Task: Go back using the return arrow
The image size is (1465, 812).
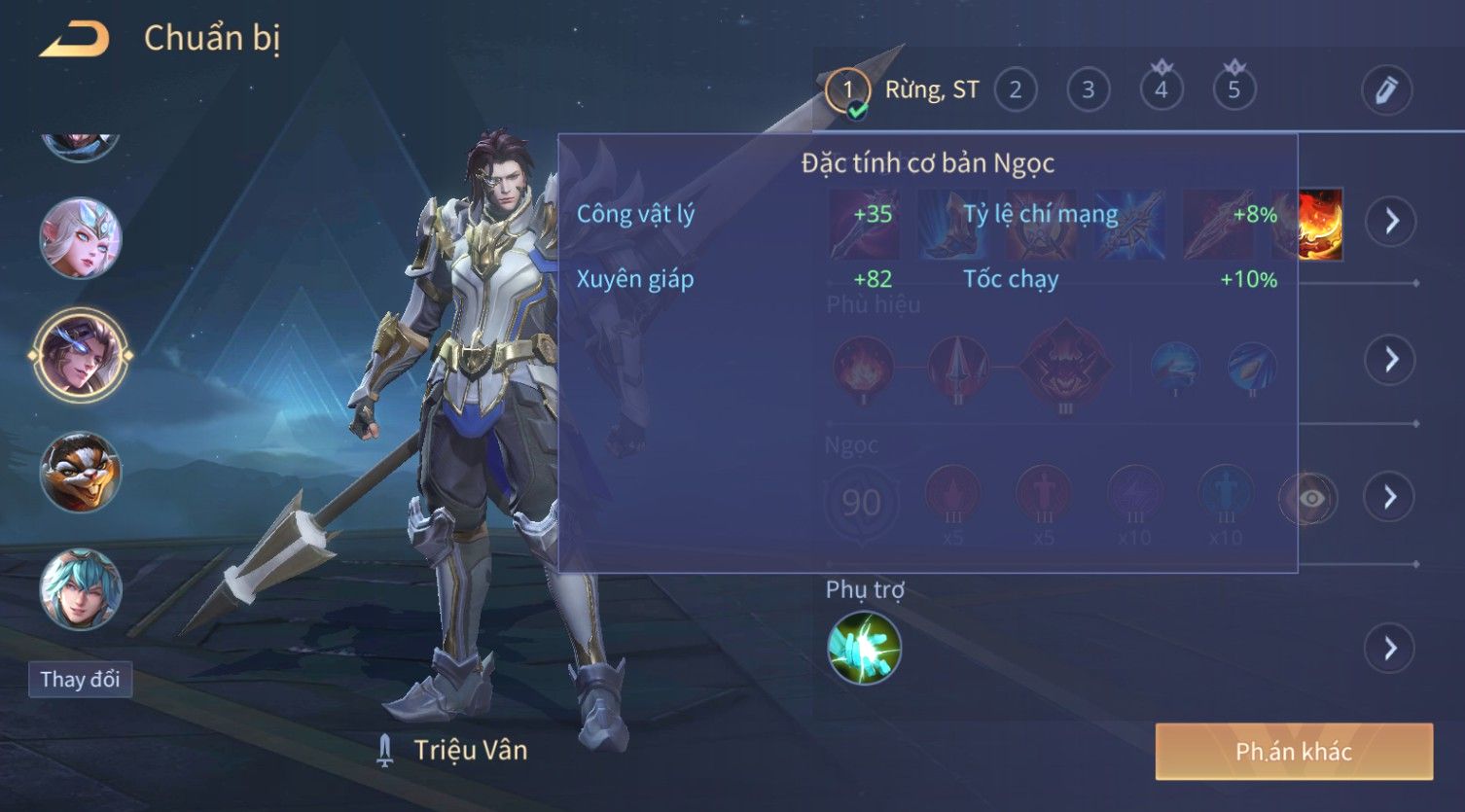Action: (74, 39)
